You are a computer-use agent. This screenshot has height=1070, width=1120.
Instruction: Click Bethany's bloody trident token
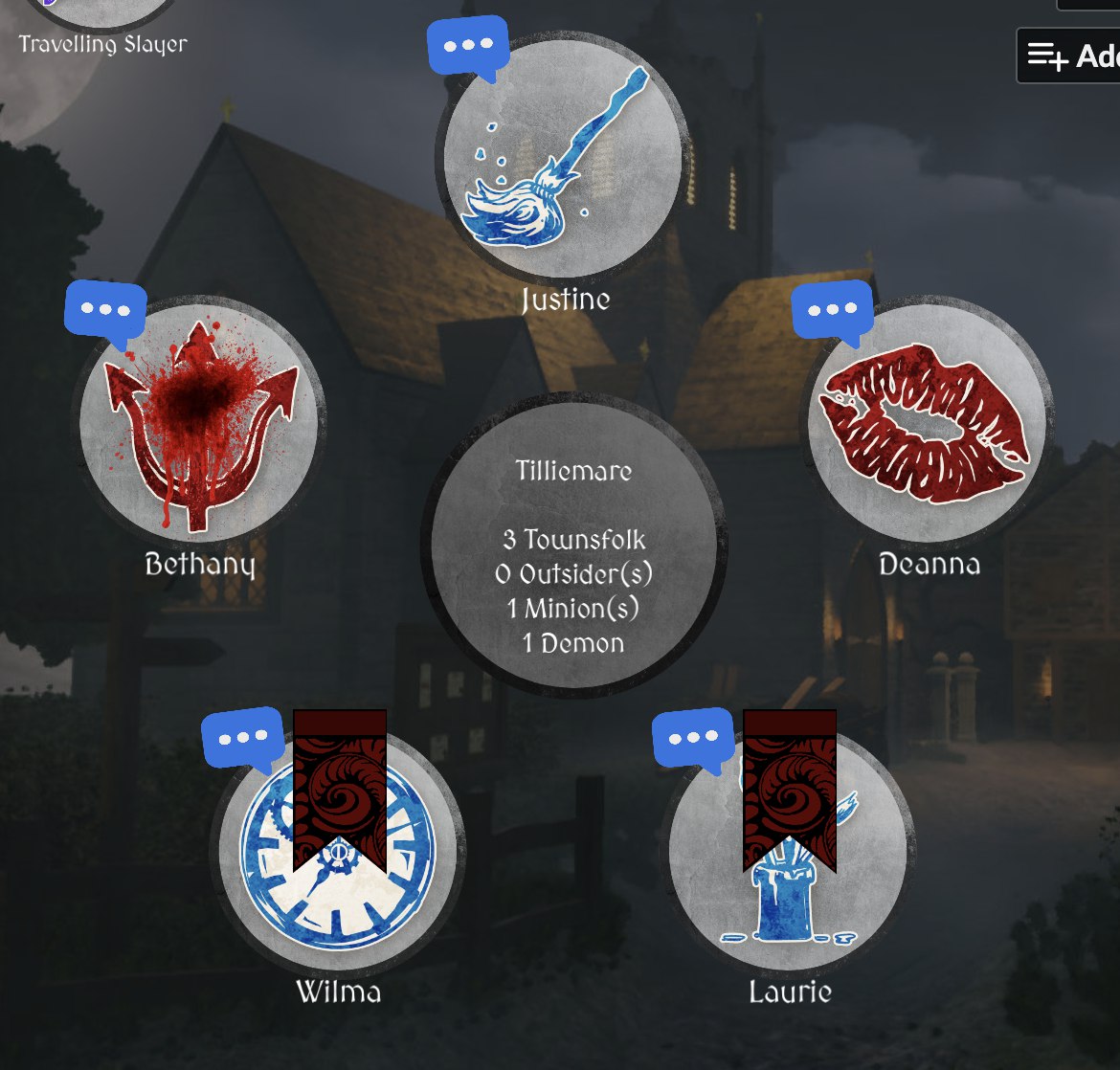[x=202, y=421]
